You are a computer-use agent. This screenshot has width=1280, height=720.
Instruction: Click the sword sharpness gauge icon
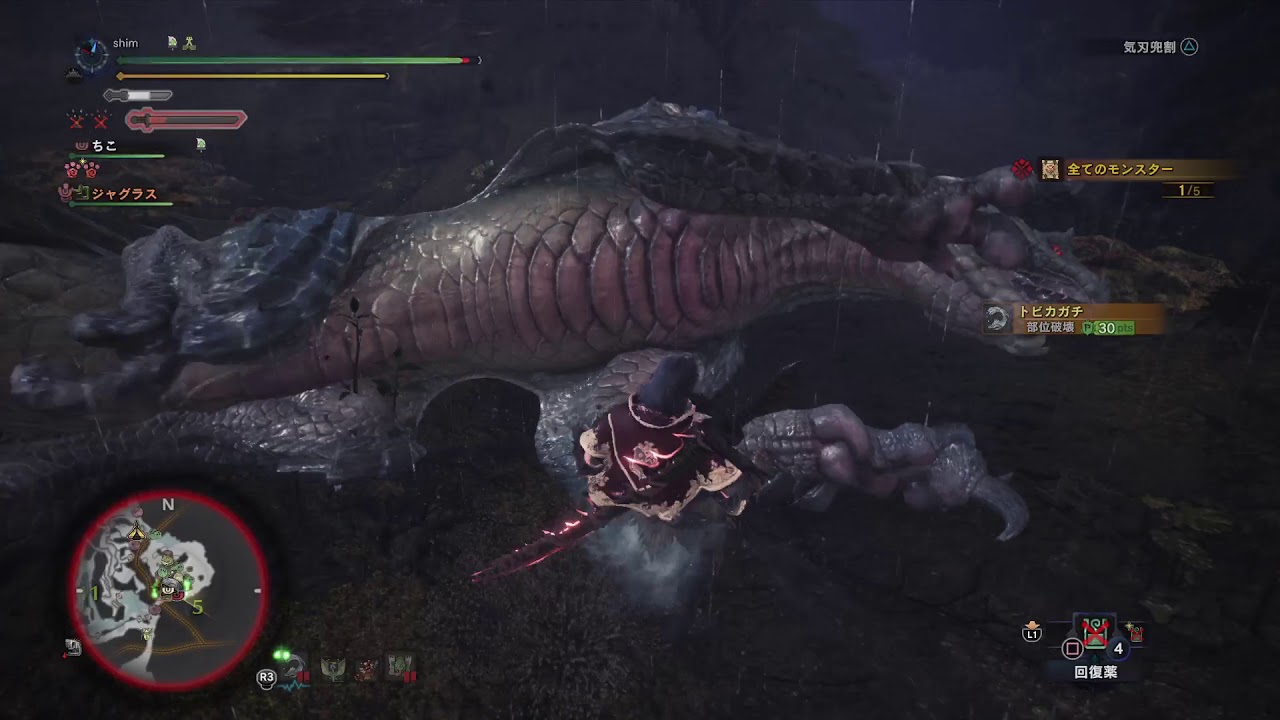click(138, 93)
